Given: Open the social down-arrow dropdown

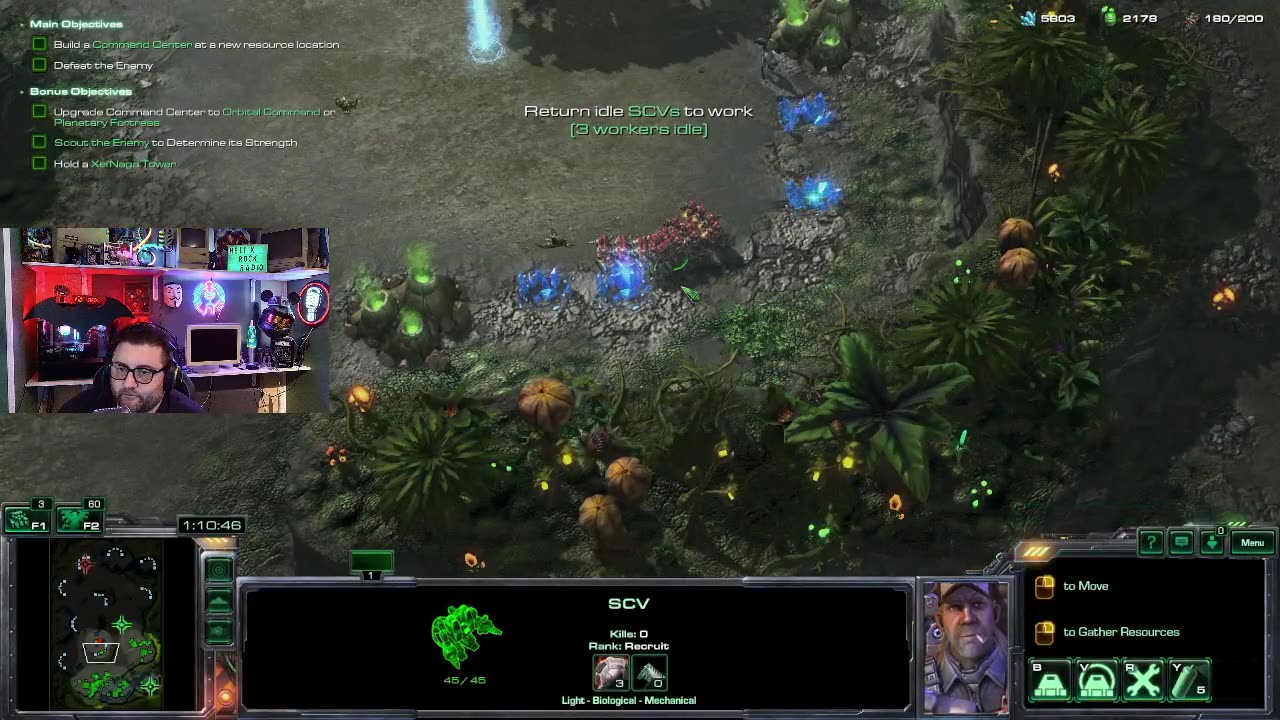Looking at the screenshot, I should pyautogui.click(x=1214, y=544).
